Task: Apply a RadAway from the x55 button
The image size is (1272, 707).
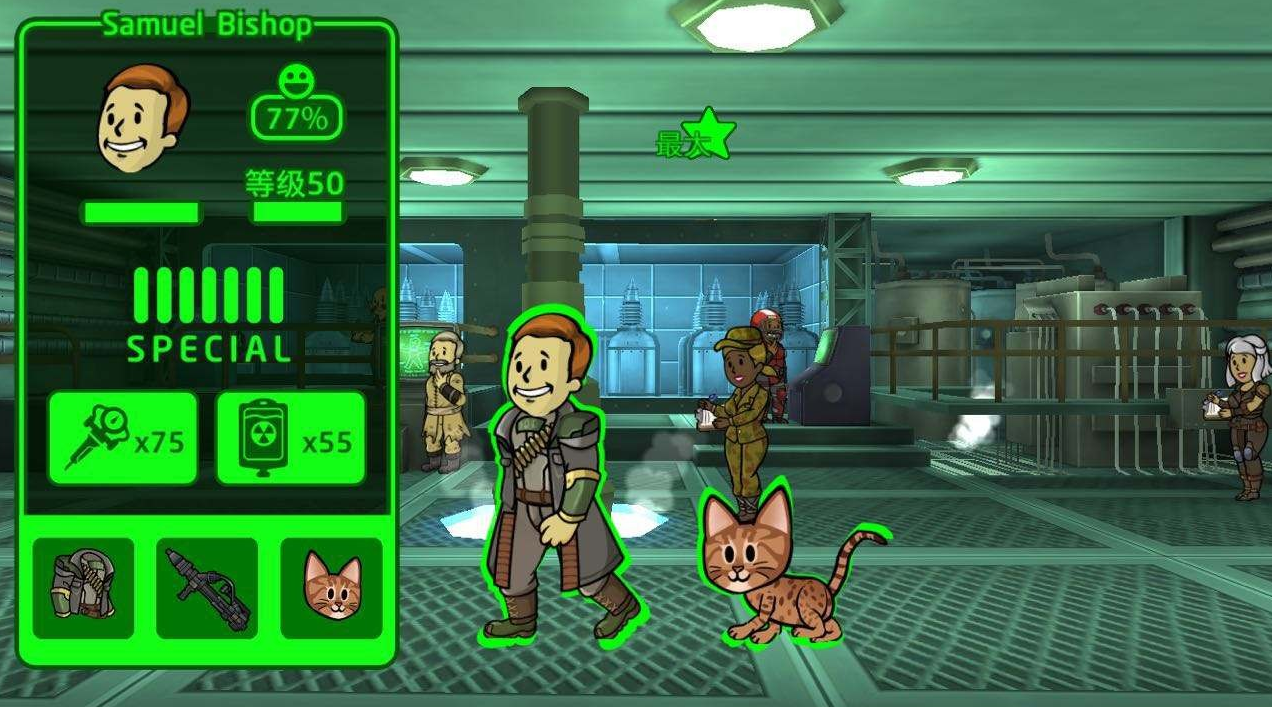Action: (x=290, y=438)
